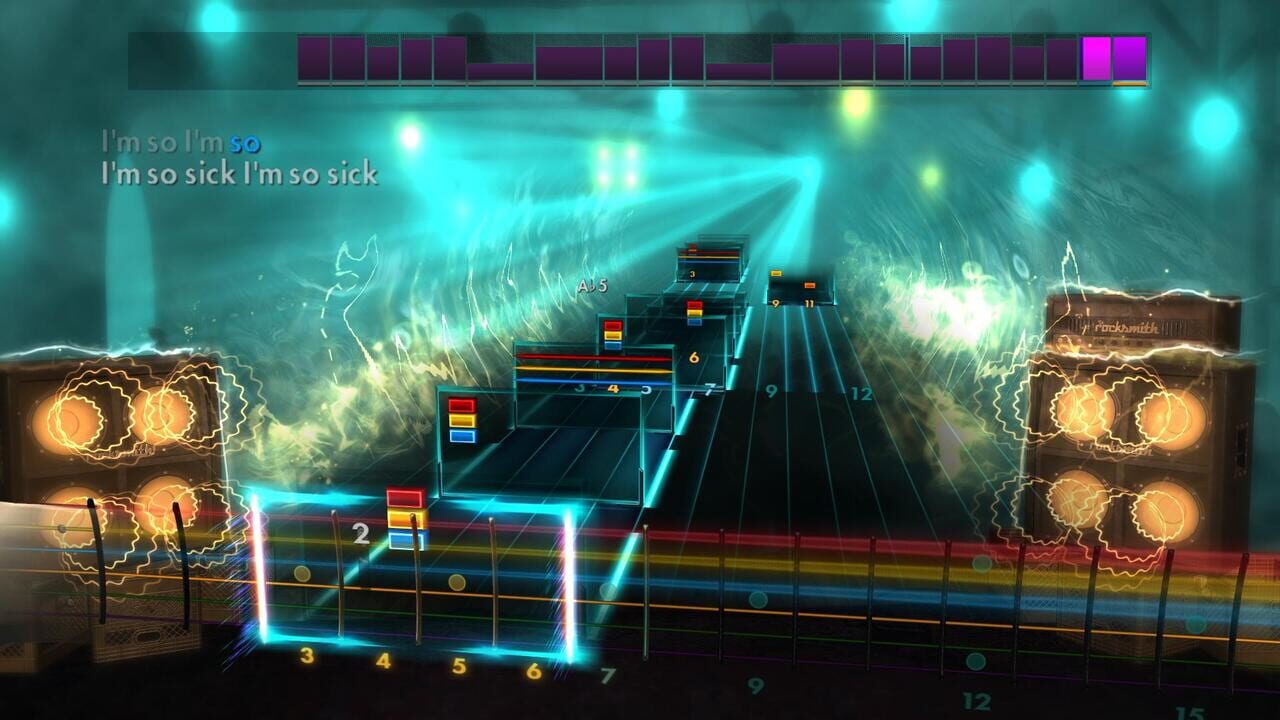Select the stacked note block above fret 2

click(x=405, y=520)
